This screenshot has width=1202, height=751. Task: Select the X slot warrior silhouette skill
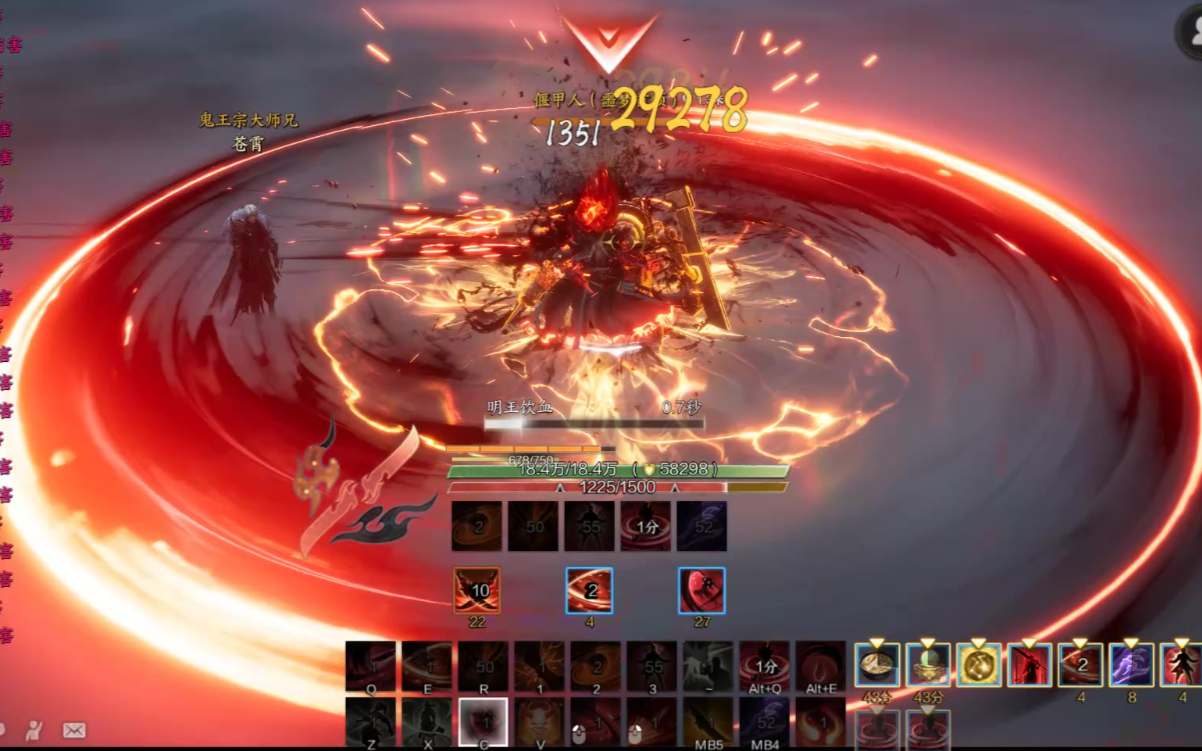426,722
